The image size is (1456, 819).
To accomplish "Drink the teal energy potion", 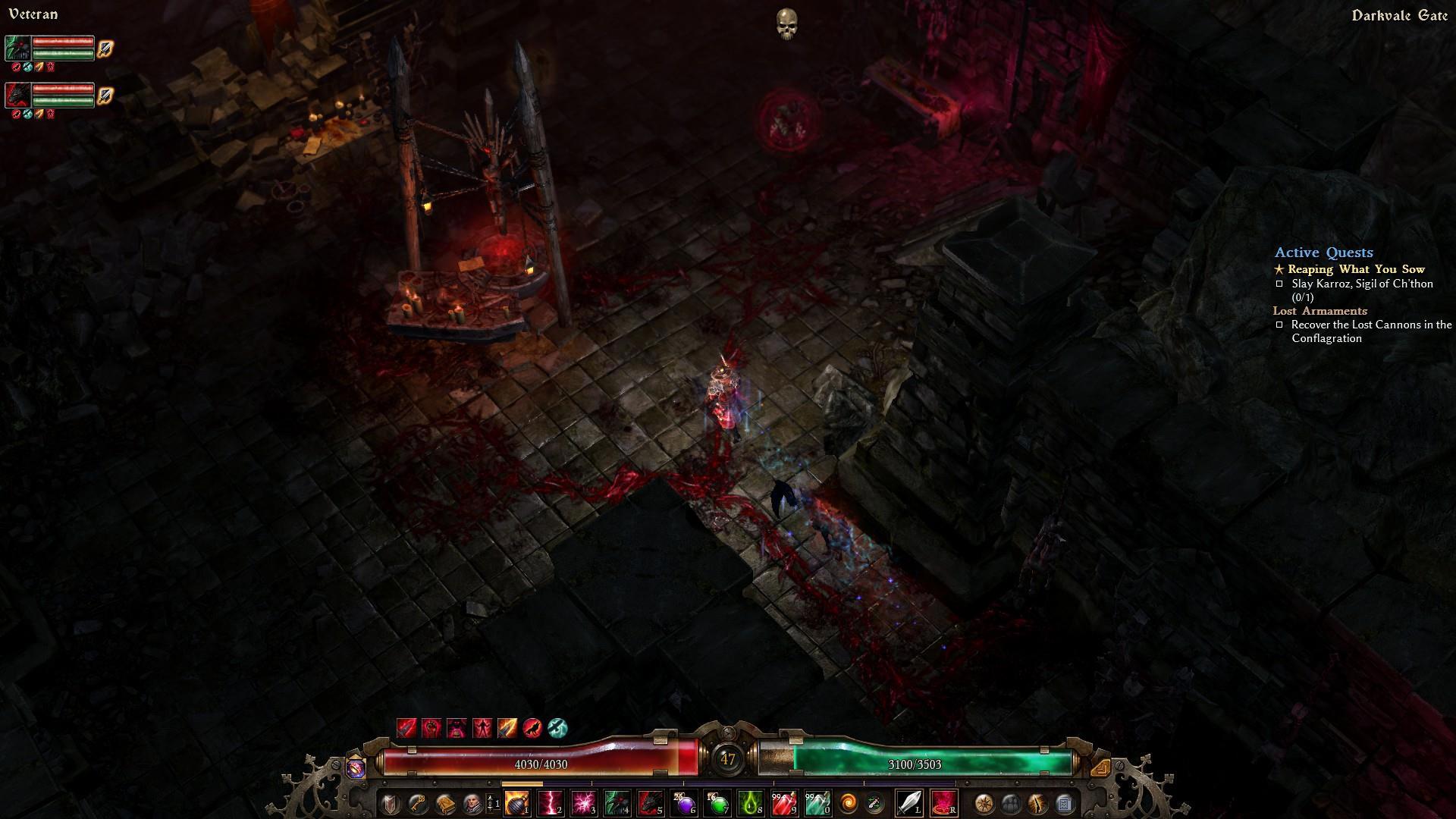I will point(817,802).
